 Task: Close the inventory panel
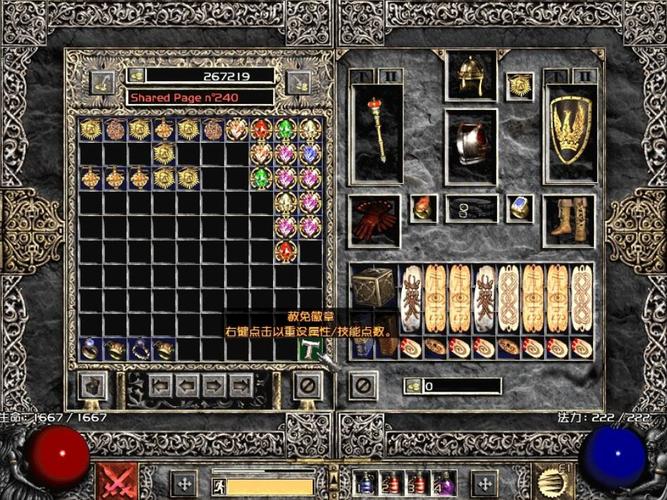tap(363, 385)
